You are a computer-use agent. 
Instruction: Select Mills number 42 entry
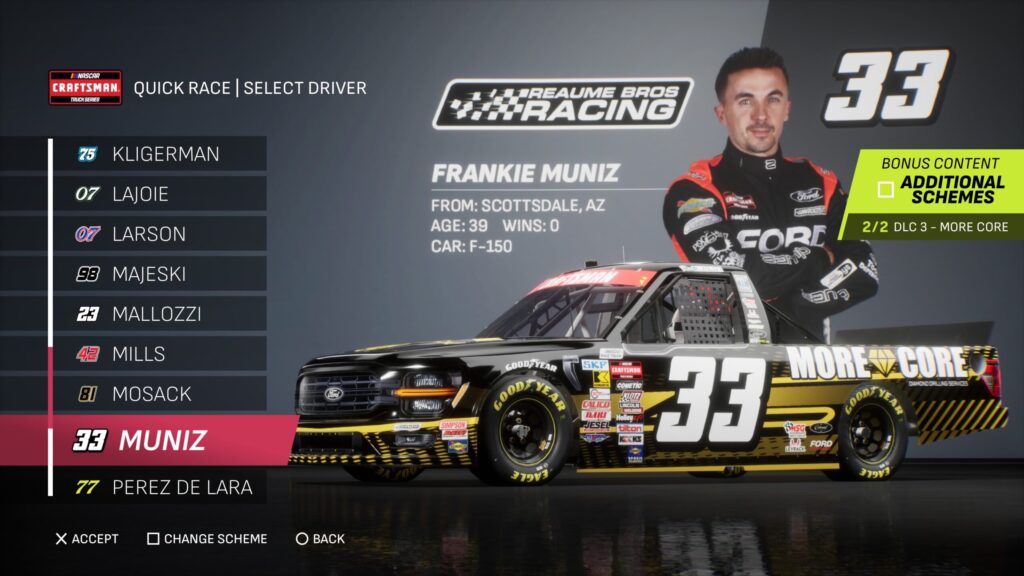[x=160, y=354]
